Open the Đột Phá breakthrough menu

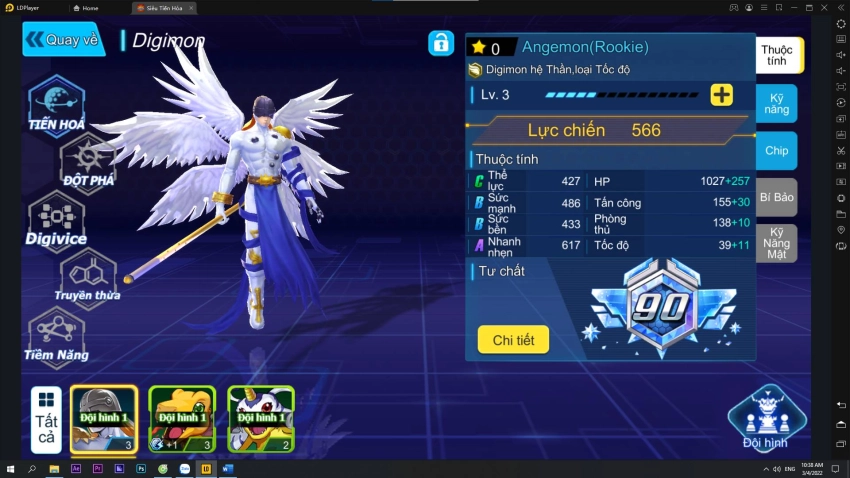[88, 160]
